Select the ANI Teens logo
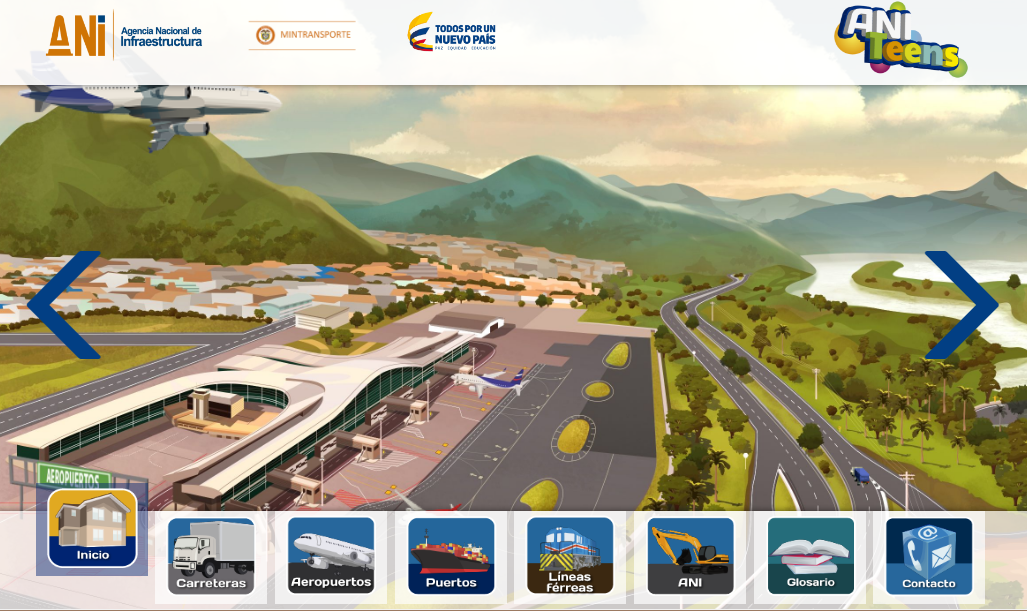The image size is (1027, 611). (x=900, y=41)
